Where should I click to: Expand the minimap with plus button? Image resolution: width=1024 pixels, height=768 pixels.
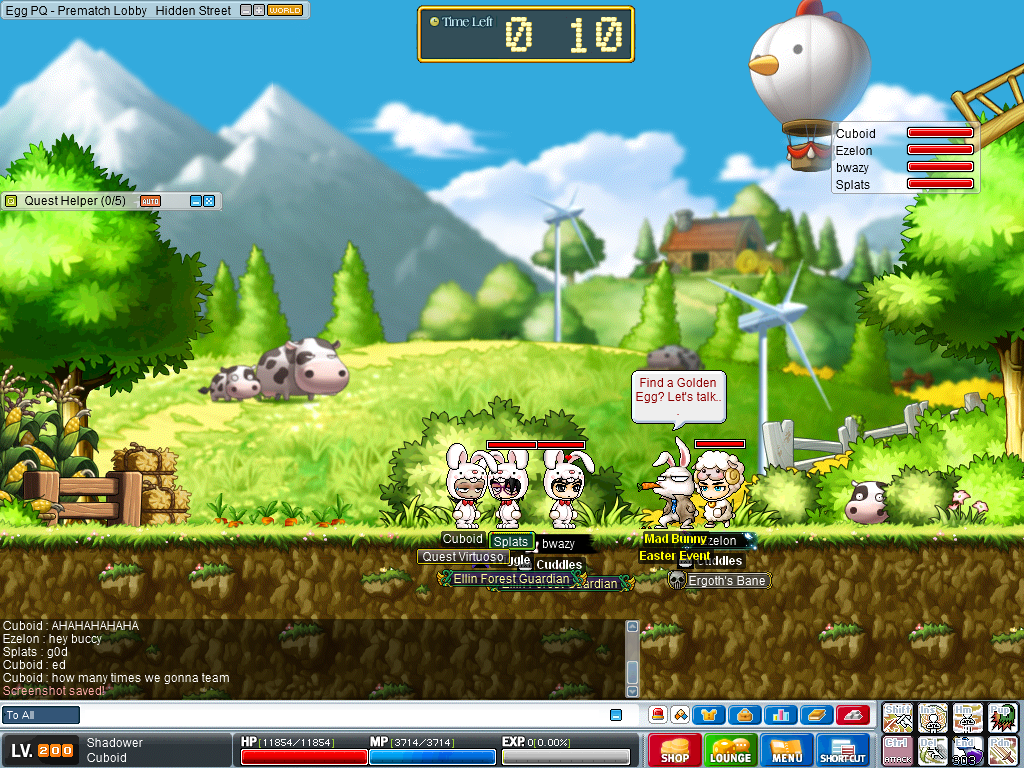pyautogui.click(x=259, y=11)
